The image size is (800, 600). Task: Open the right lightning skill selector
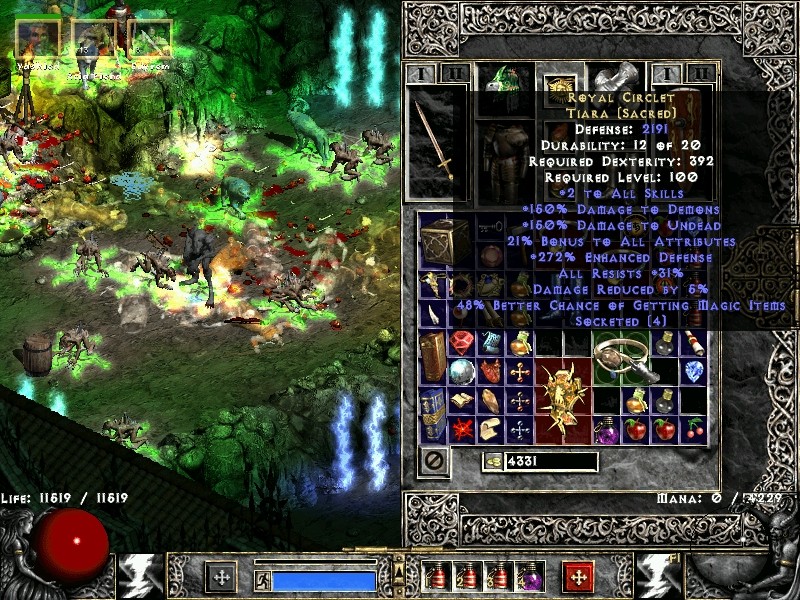pos(658,577)
